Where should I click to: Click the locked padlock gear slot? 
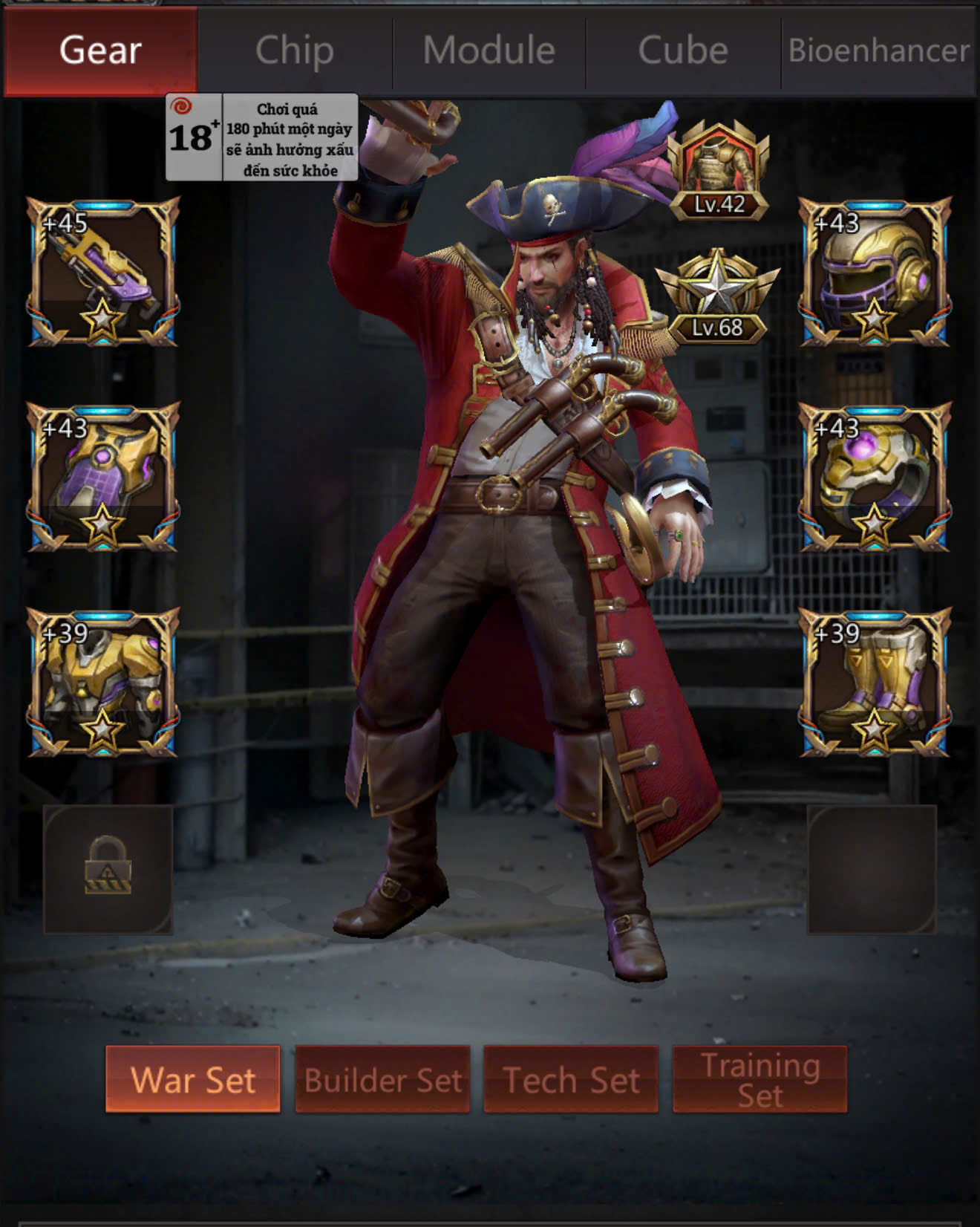[x=108, y=869]
